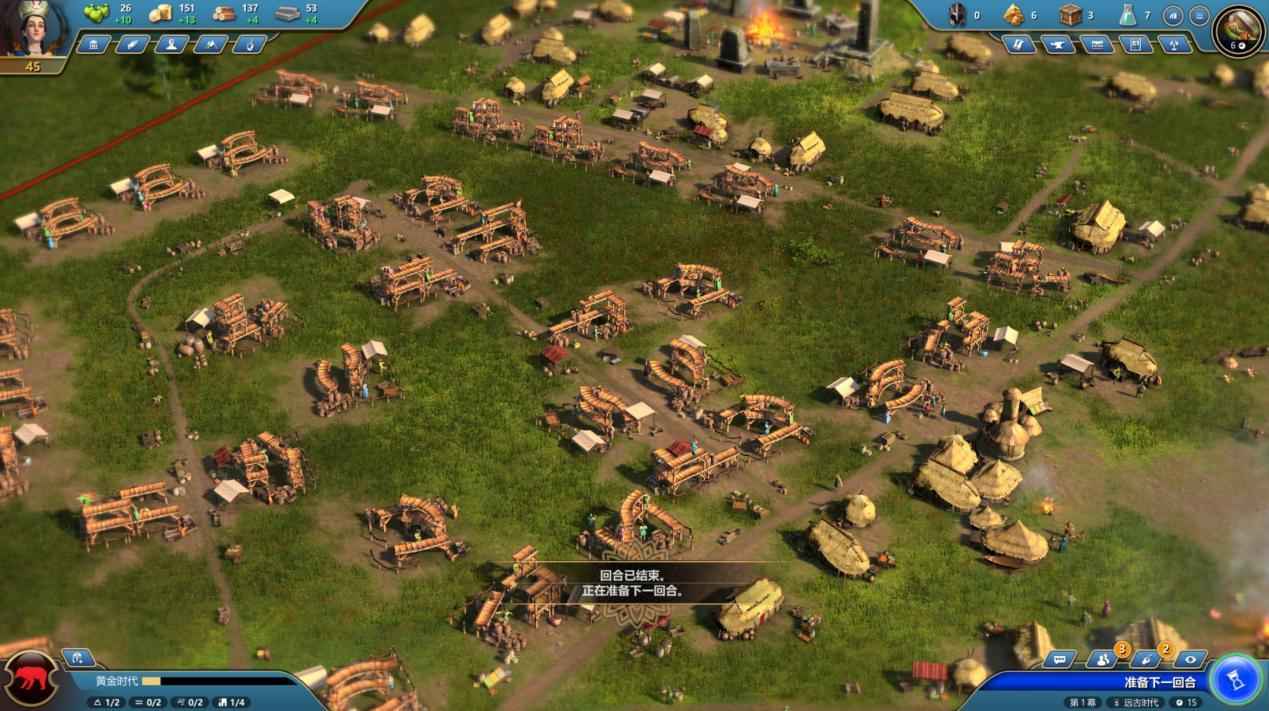Open the chat speech bubble button
1269x711 pixels.
coord(1059,659)
